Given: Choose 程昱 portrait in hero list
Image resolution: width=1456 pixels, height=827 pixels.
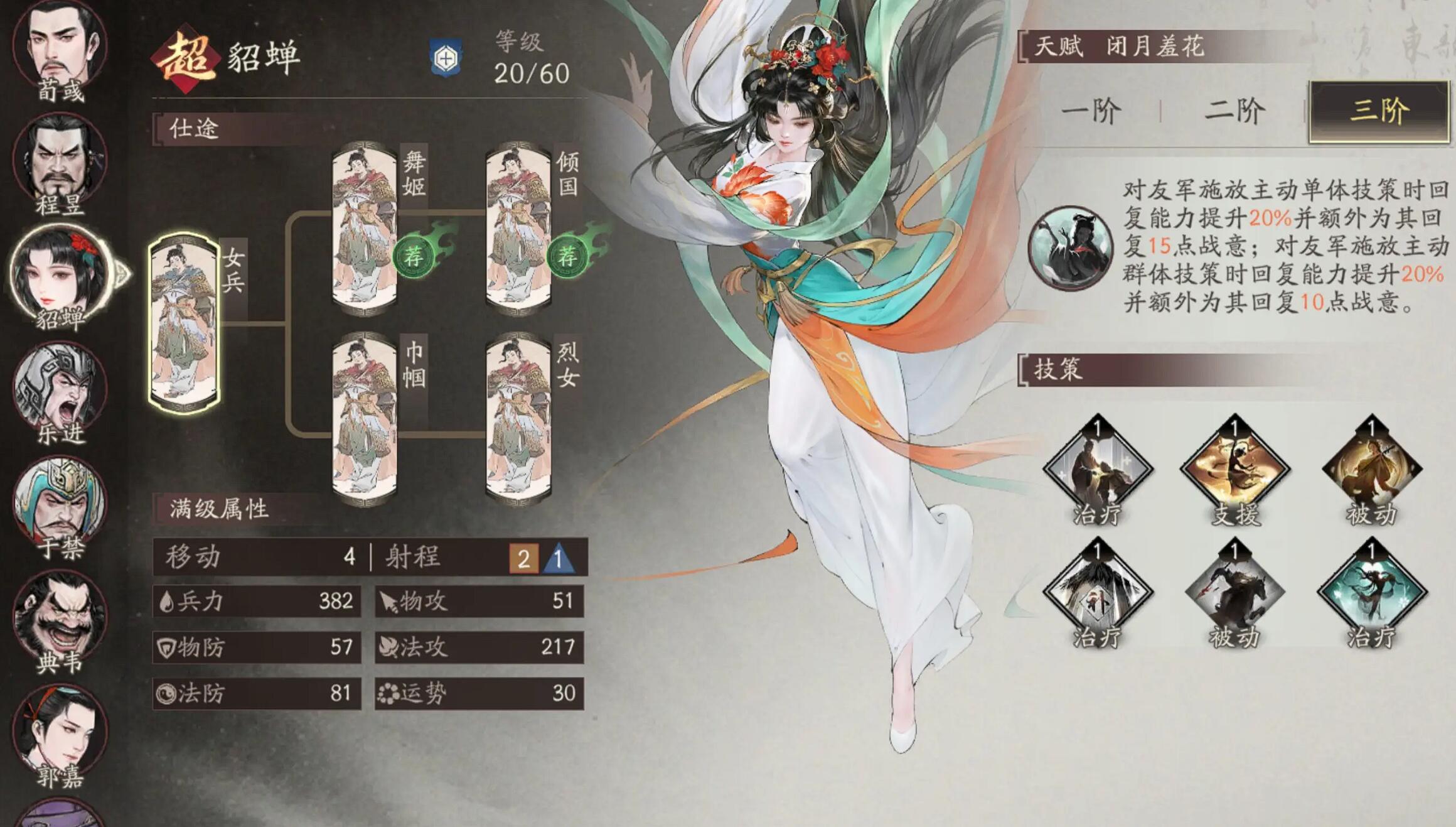Looking at the screenshot, I should pos(60,160).
